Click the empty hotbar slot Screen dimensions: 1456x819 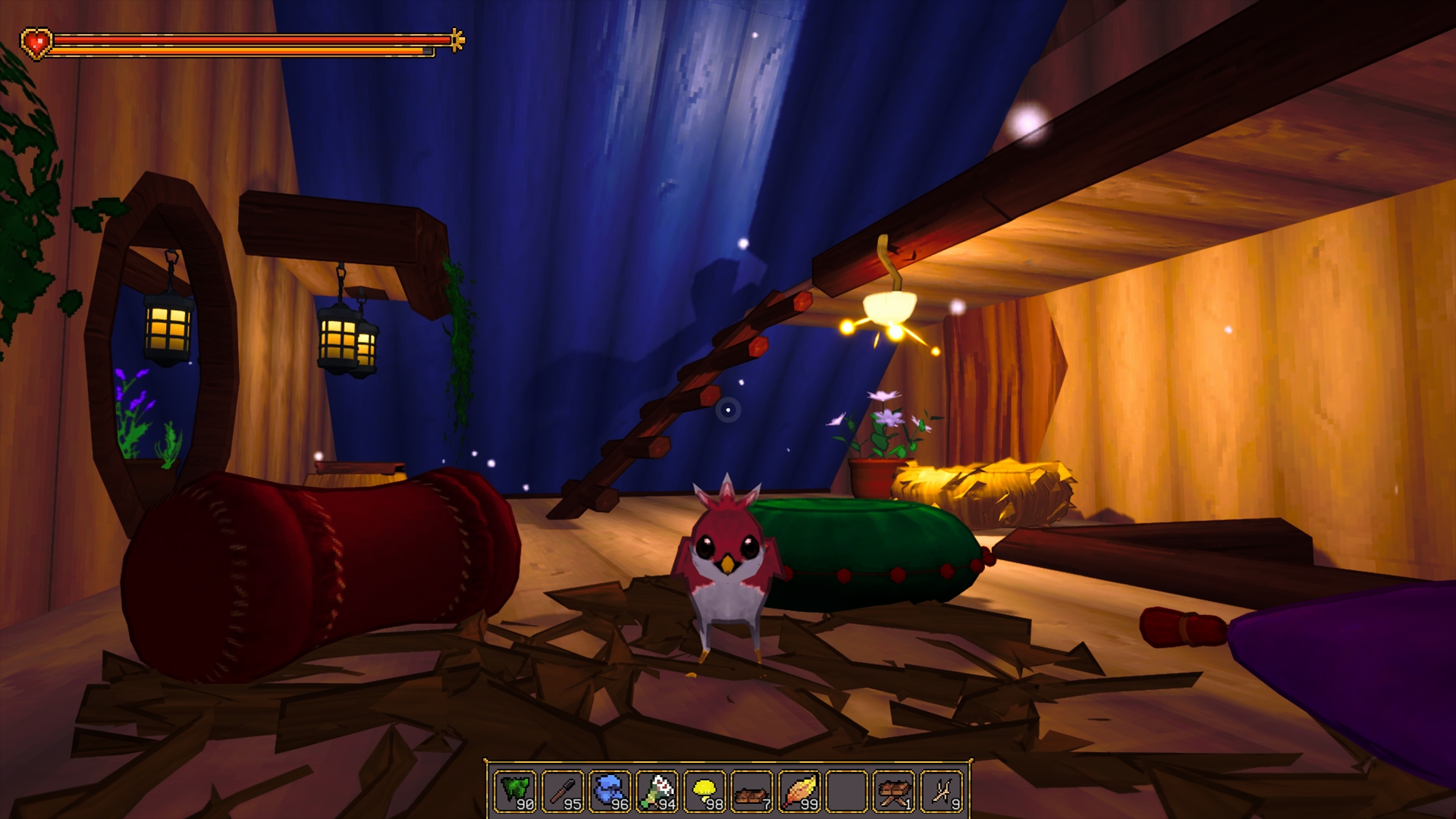[x=846, y=791]
